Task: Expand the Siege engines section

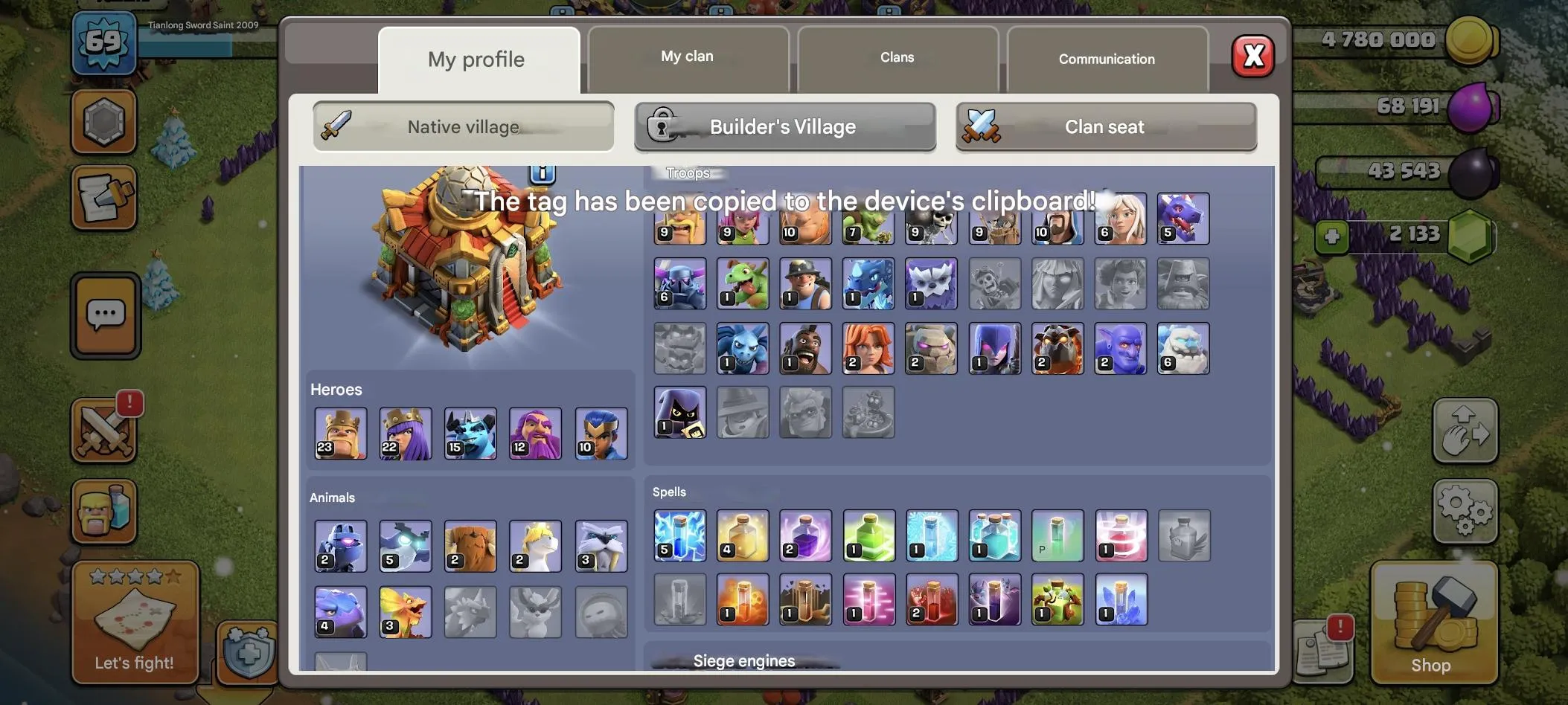Action: (743, 660)
